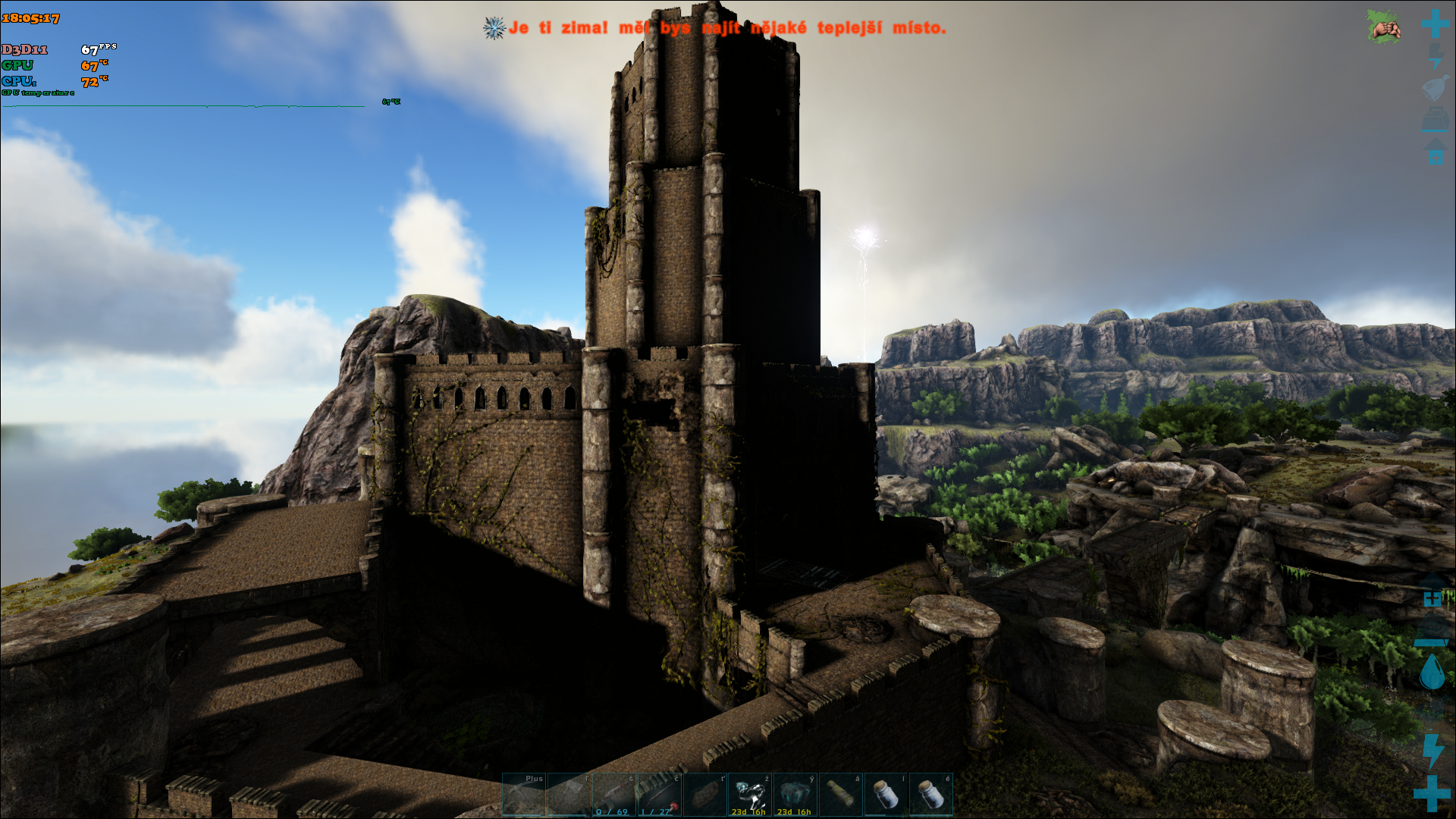Use the brown hide item slot
The width and height of the screenshot is (1456, 819).
[x=704, y=795]
